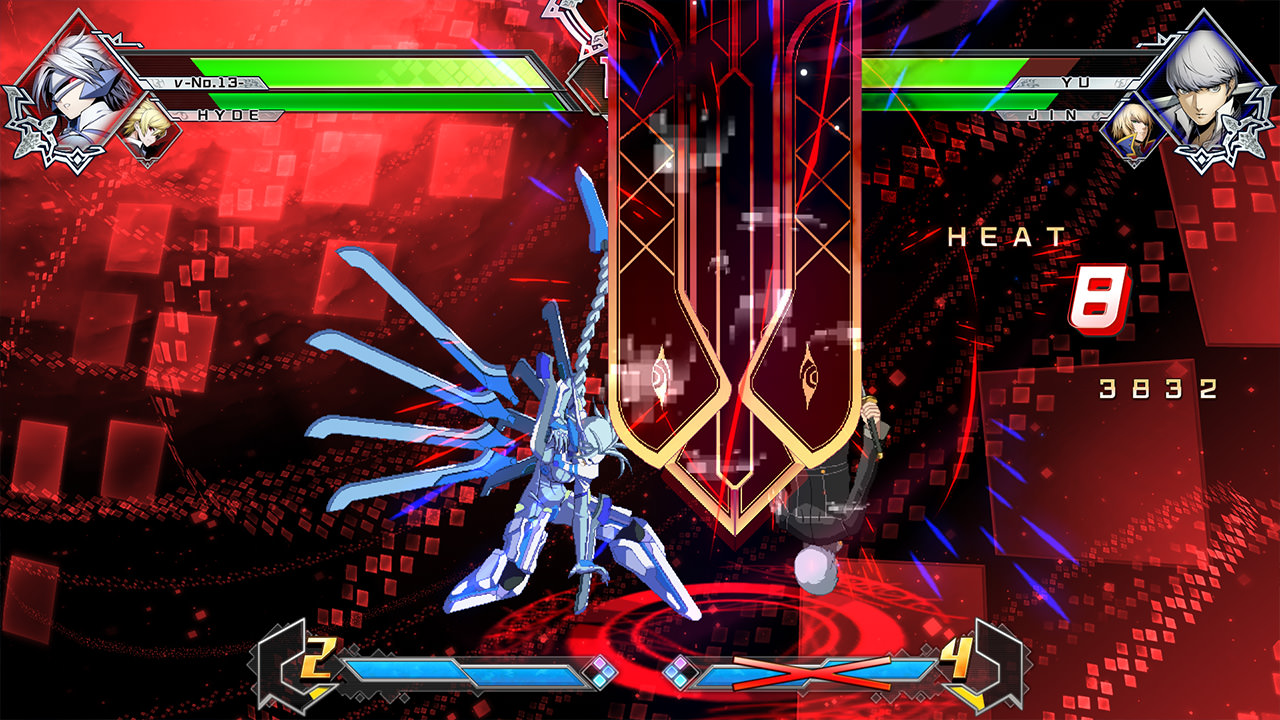Select the JIN name tab

point(1056,116)
